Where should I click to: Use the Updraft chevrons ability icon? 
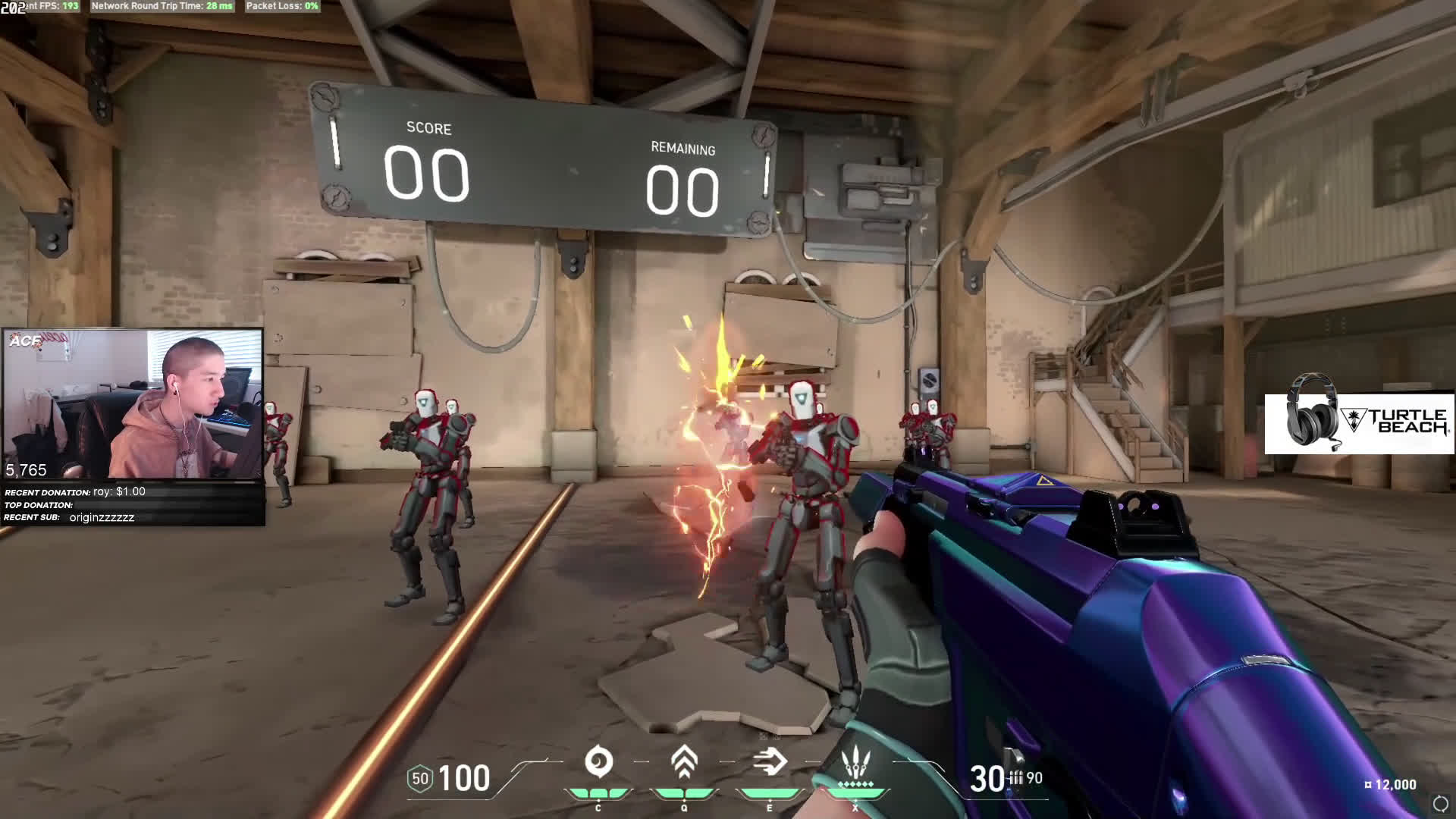684,762
